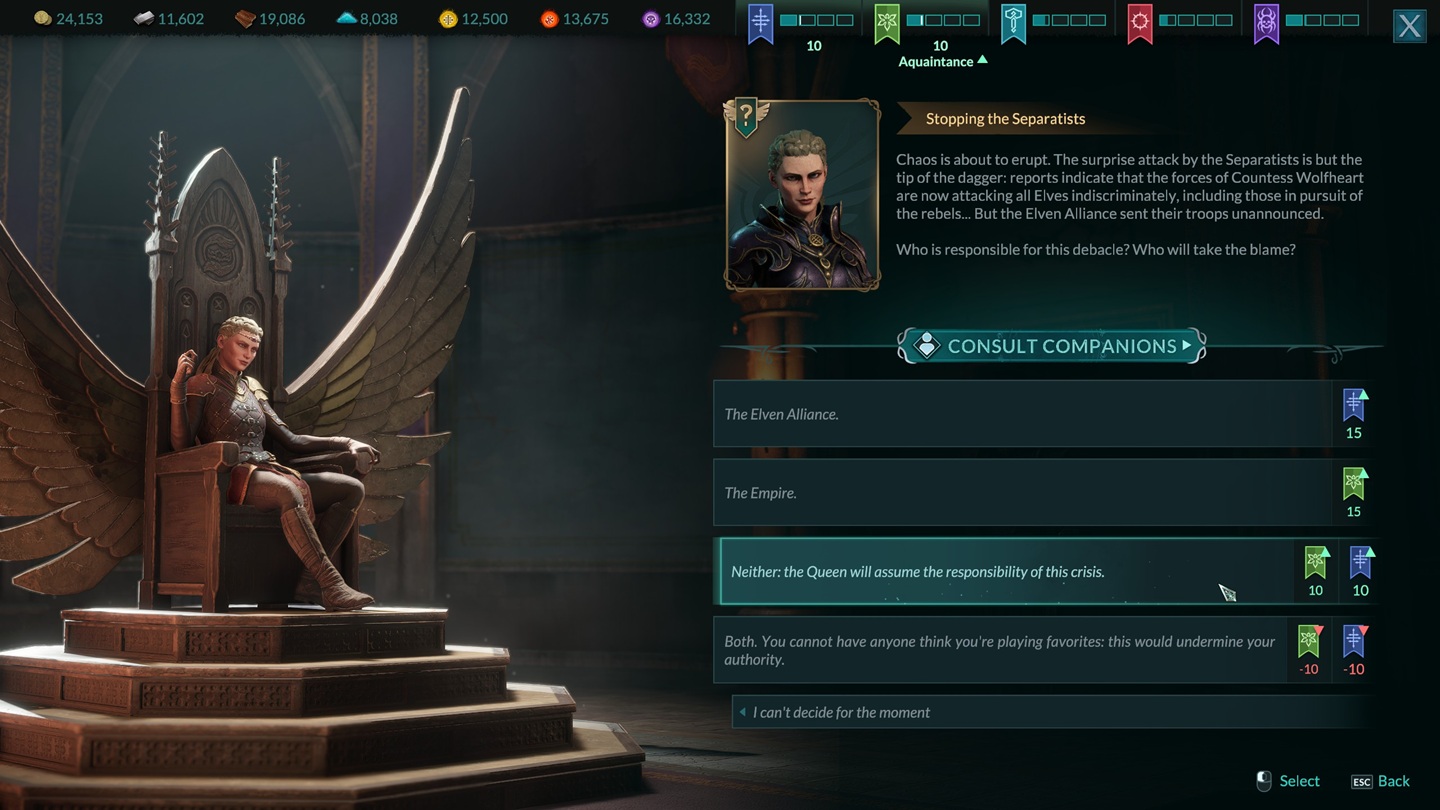1440x810 pixels.
Task: Select "Neither: the Queen will assume responsibility"
Action: (x=1005, y=572)
